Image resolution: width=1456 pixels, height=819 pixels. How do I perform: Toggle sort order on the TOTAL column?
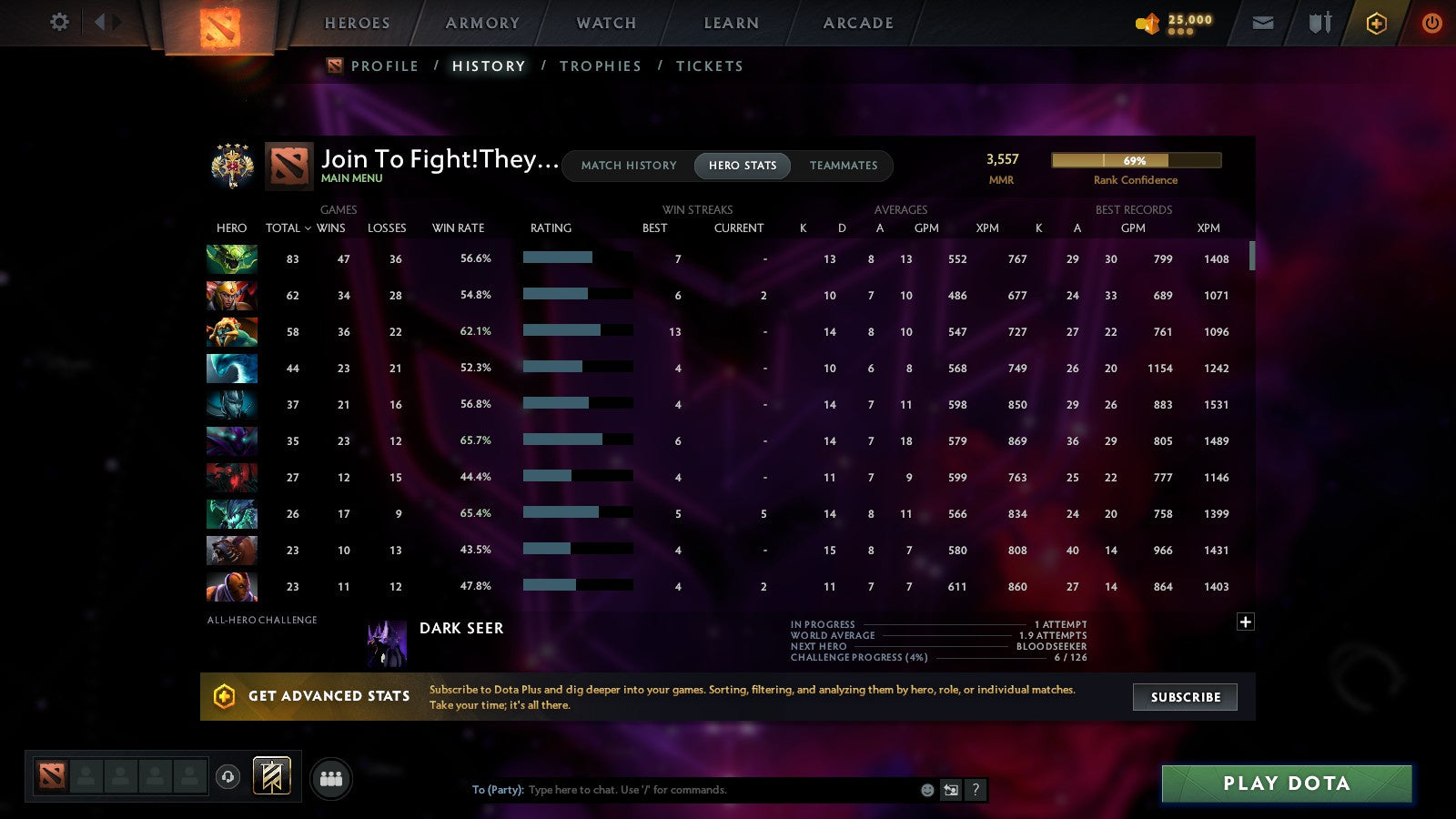pos(283,228)
